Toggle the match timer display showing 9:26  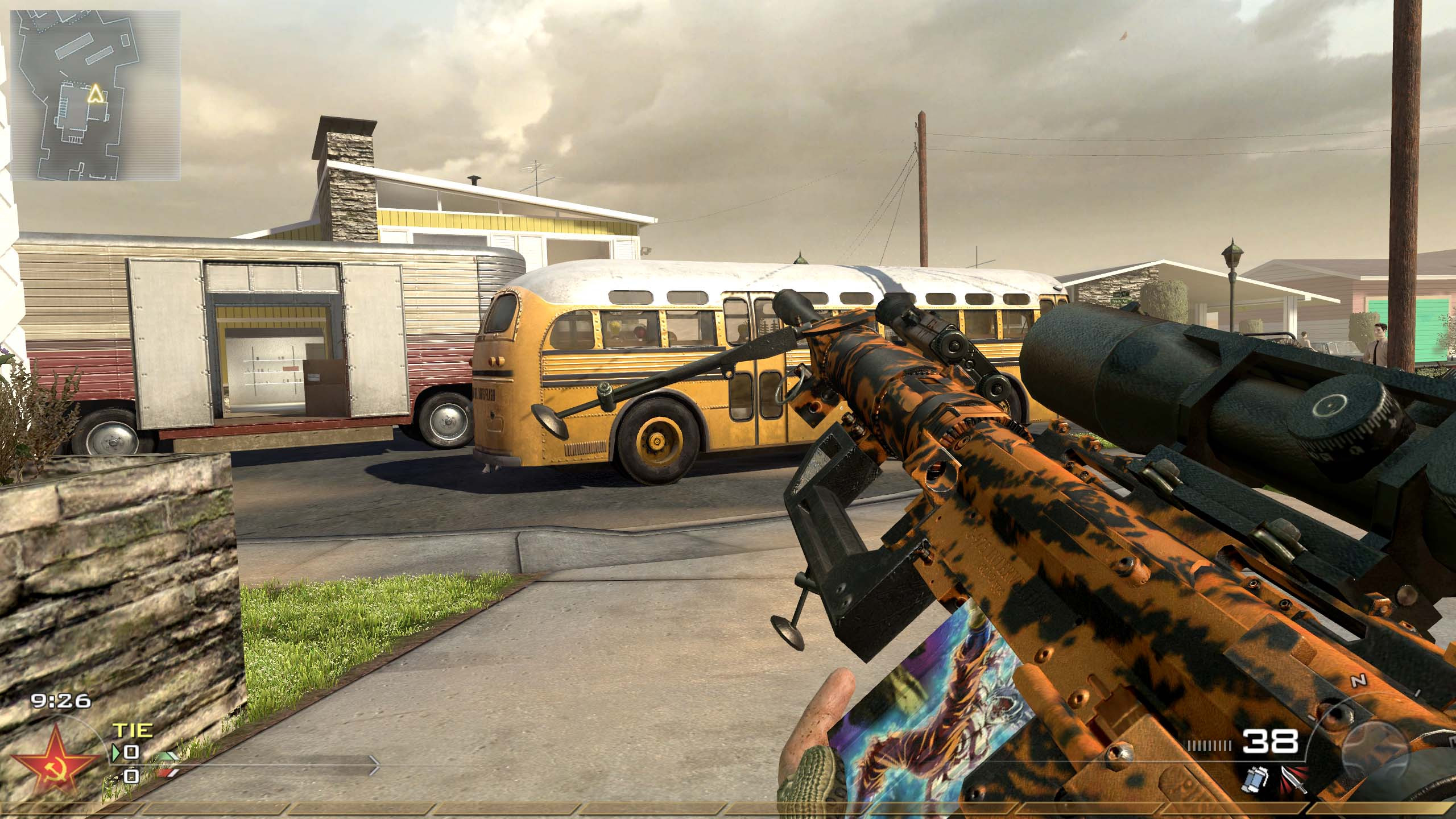point(61,701)
